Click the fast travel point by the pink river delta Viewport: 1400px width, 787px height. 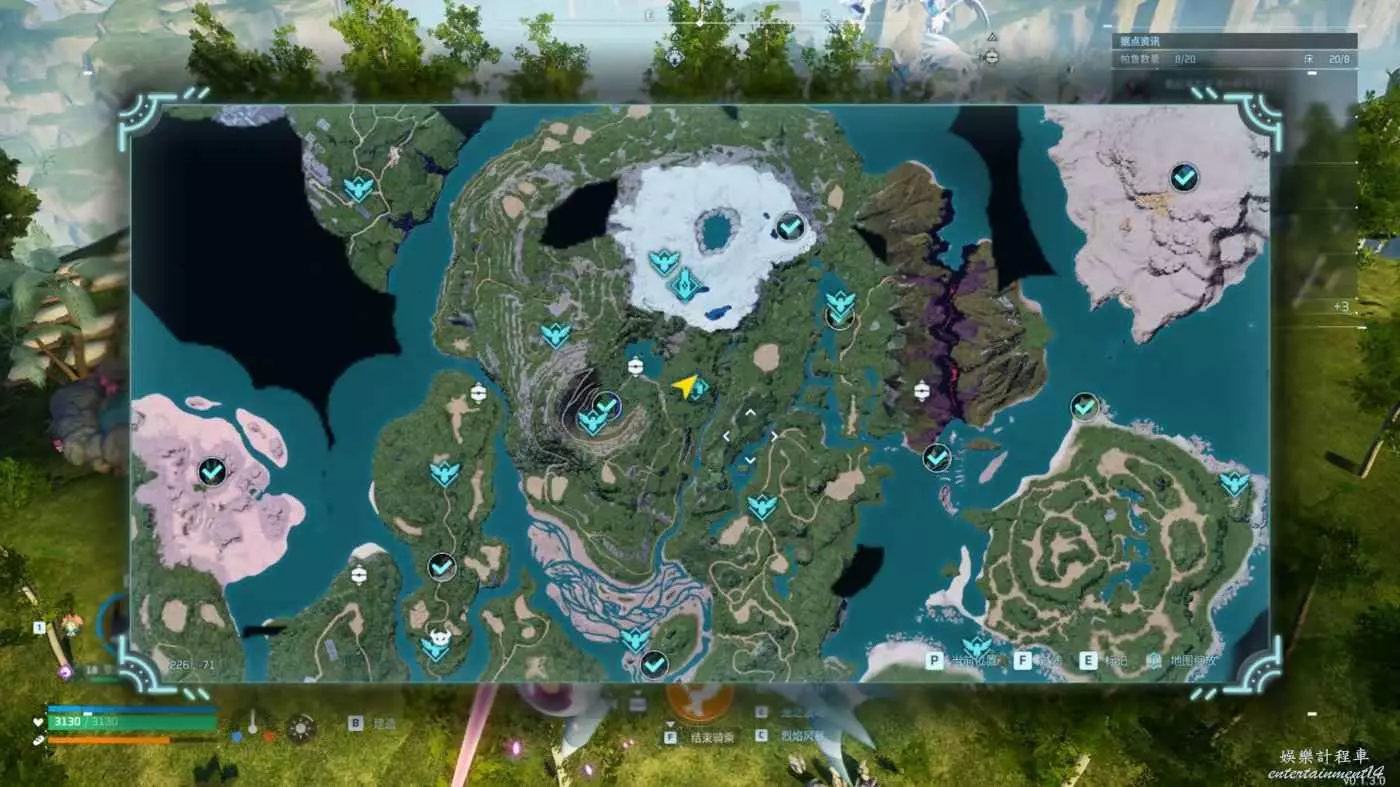[634, 638]
